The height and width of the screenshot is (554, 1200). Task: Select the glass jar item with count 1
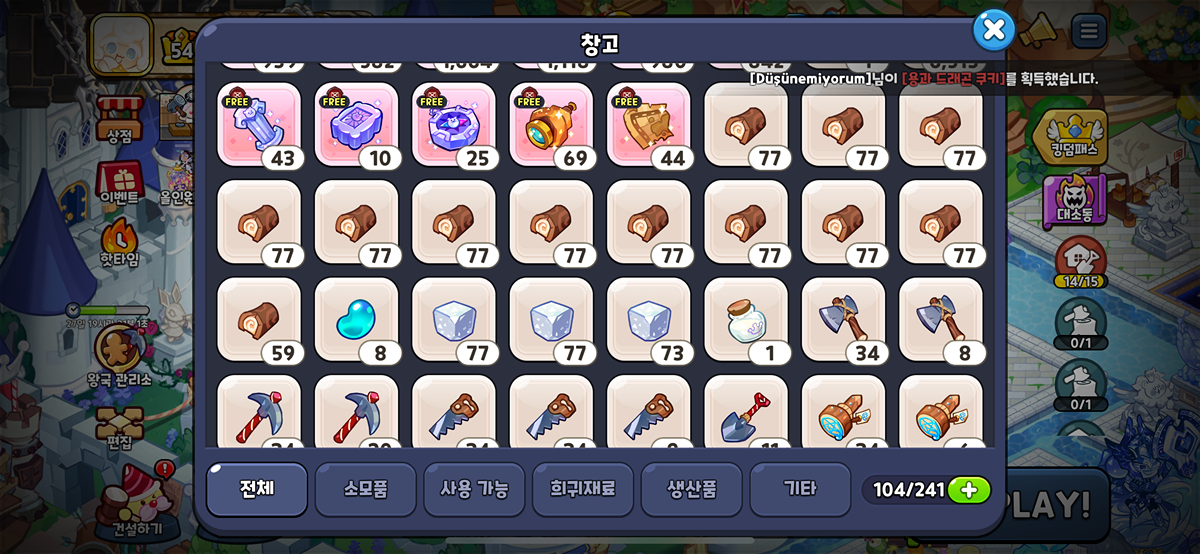[746, 319]
